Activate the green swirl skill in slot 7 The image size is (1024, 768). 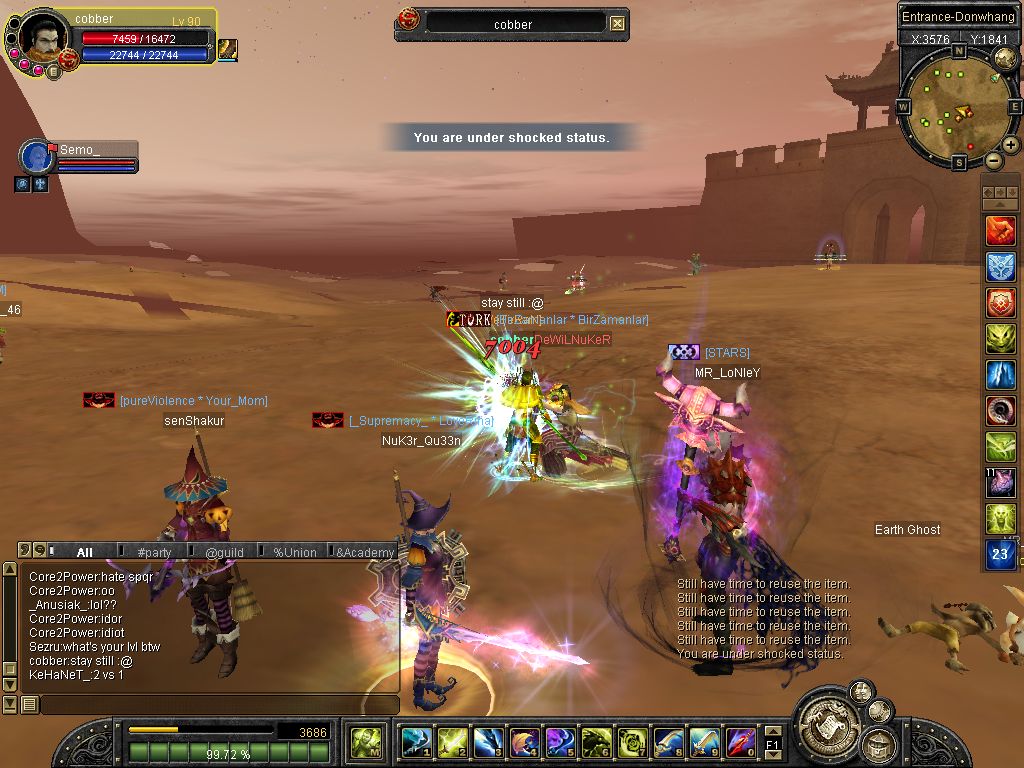(632, 742)
